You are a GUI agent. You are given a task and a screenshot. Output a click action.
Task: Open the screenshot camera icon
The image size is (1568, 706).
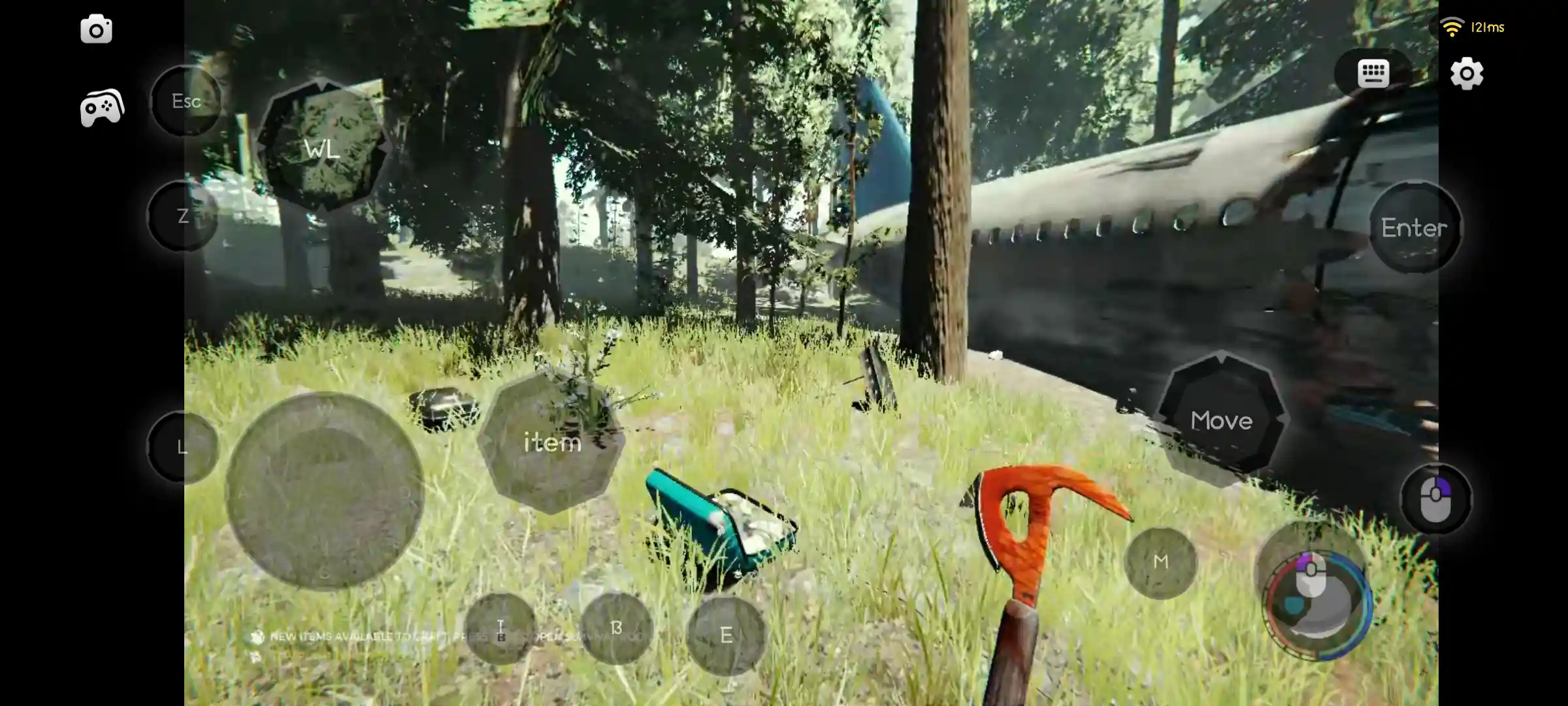click(96, 29)
